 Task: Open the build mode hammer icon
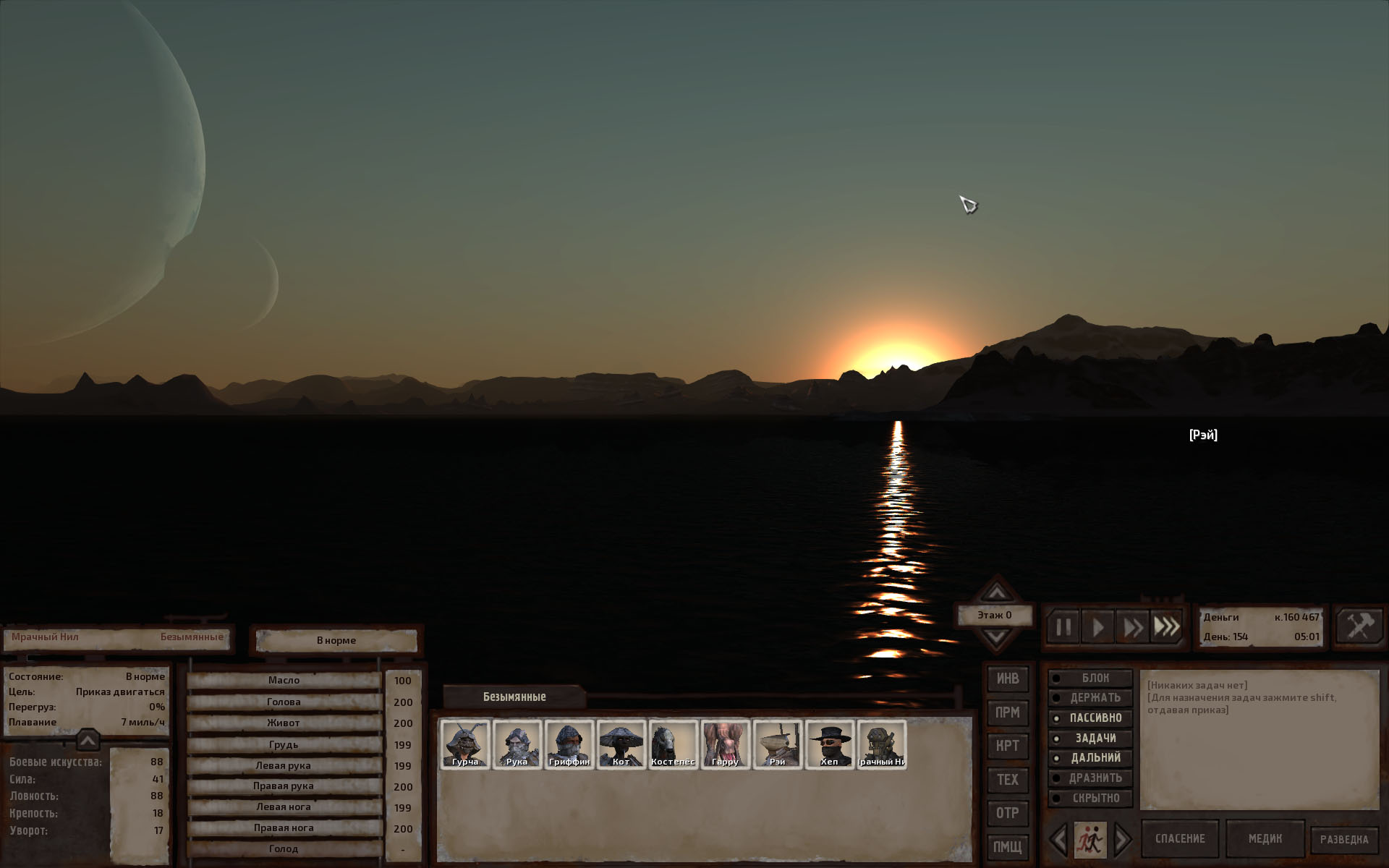1359,626
